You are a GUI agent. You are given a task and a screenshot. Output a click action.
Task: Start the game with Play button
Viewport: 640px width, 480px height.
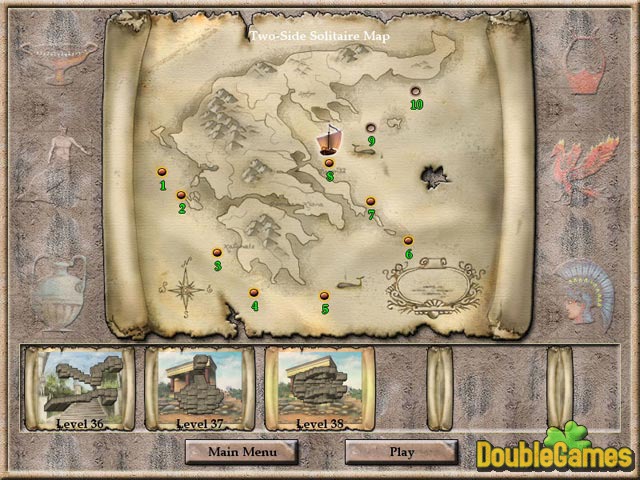401,451
